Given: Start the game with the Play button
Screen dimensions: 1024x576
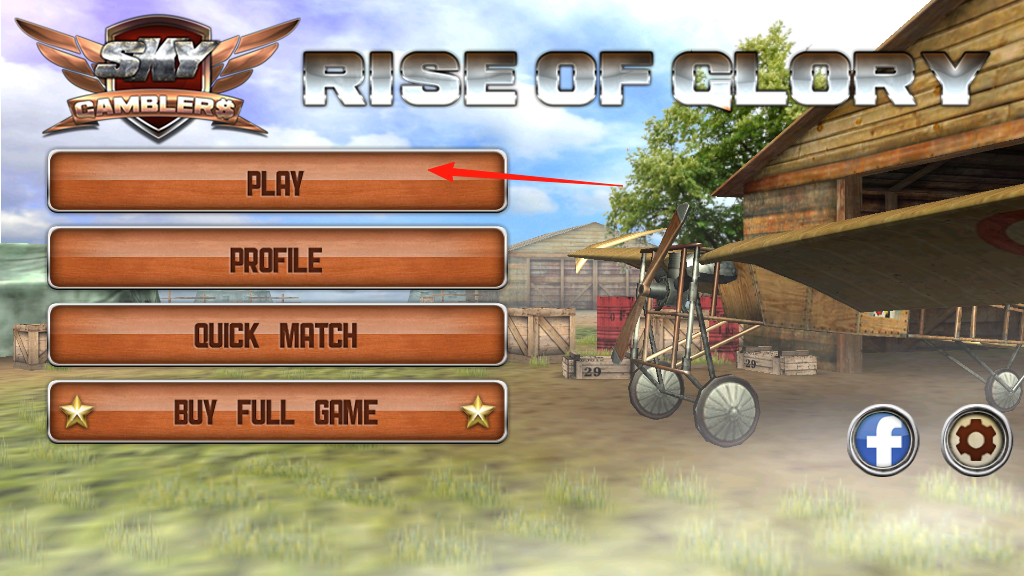Looking at the screenshot, I should point(277,181).
